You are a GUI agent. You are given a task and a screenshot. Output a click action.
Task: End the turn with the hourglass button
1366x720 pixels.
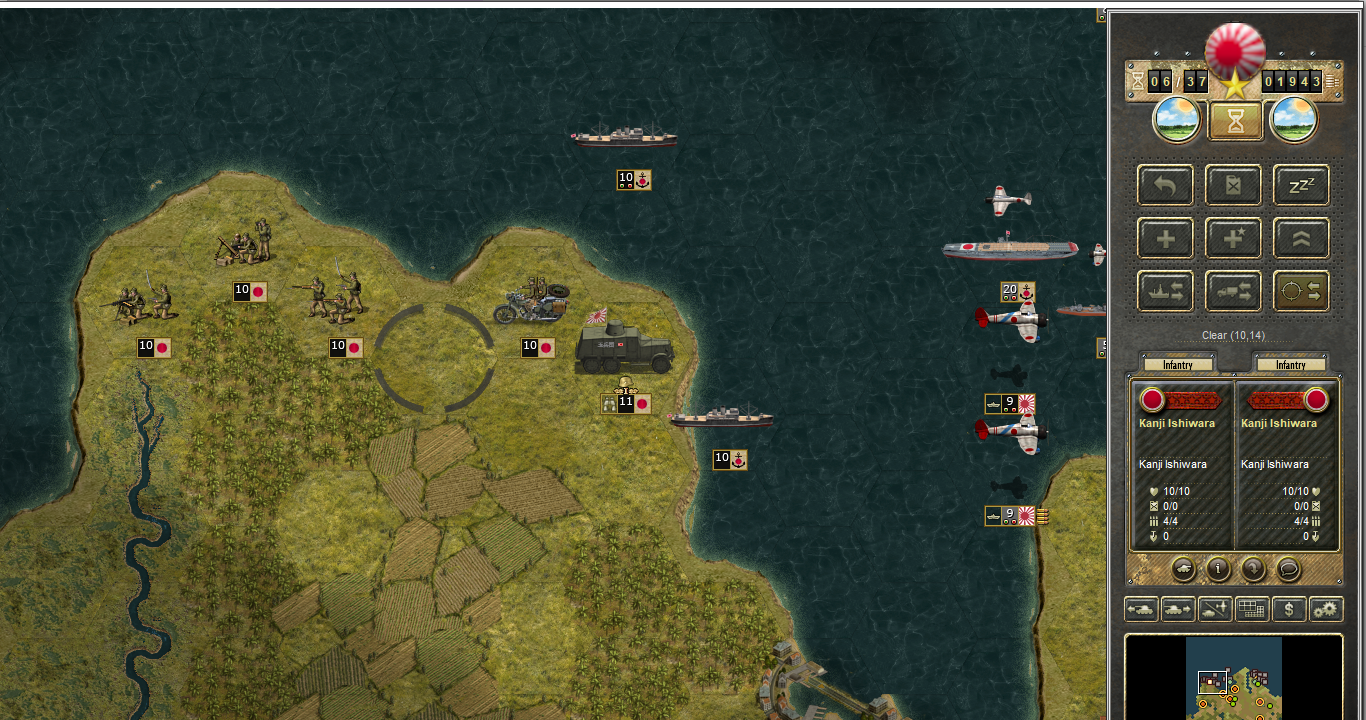point(1235,121)
